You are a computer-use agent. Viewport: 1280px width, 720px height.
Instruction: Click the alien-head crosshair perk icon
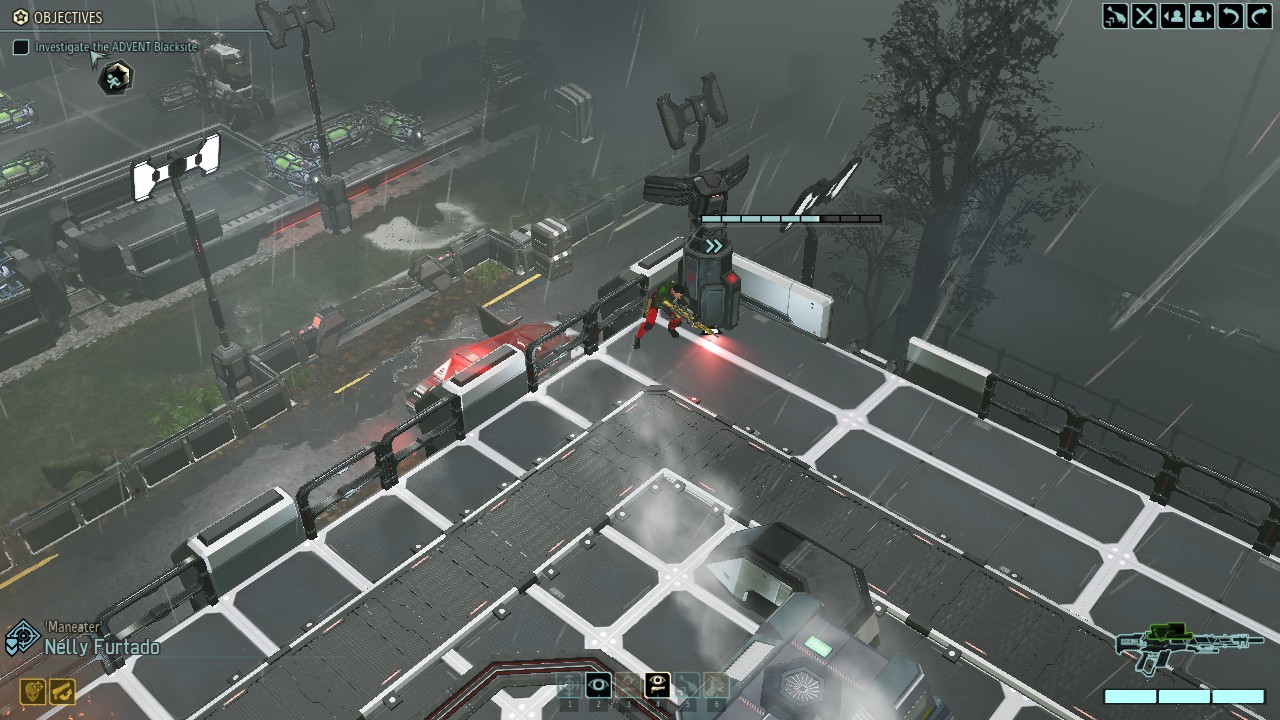[33, 691]
